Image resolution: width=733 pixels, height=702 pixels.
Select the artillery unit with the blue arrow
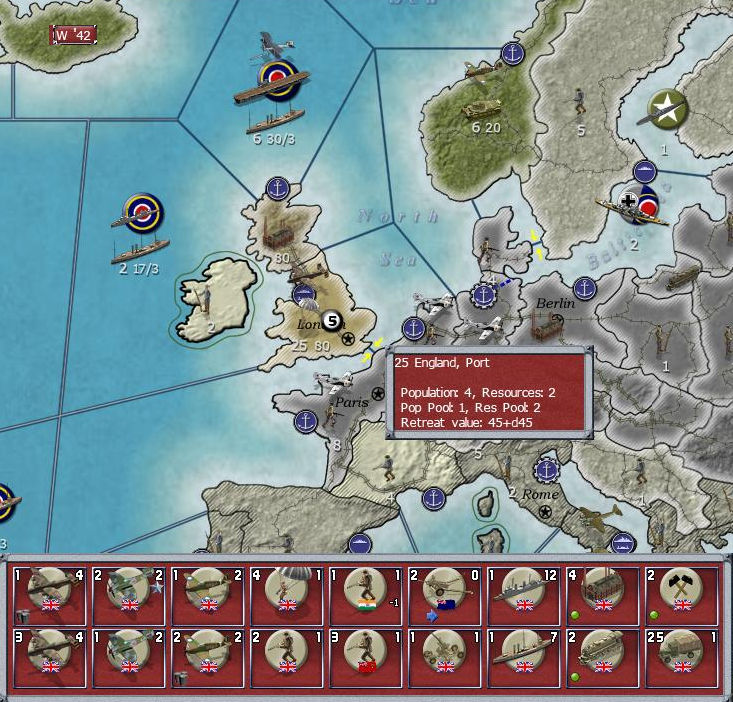[x=445, y=595]
